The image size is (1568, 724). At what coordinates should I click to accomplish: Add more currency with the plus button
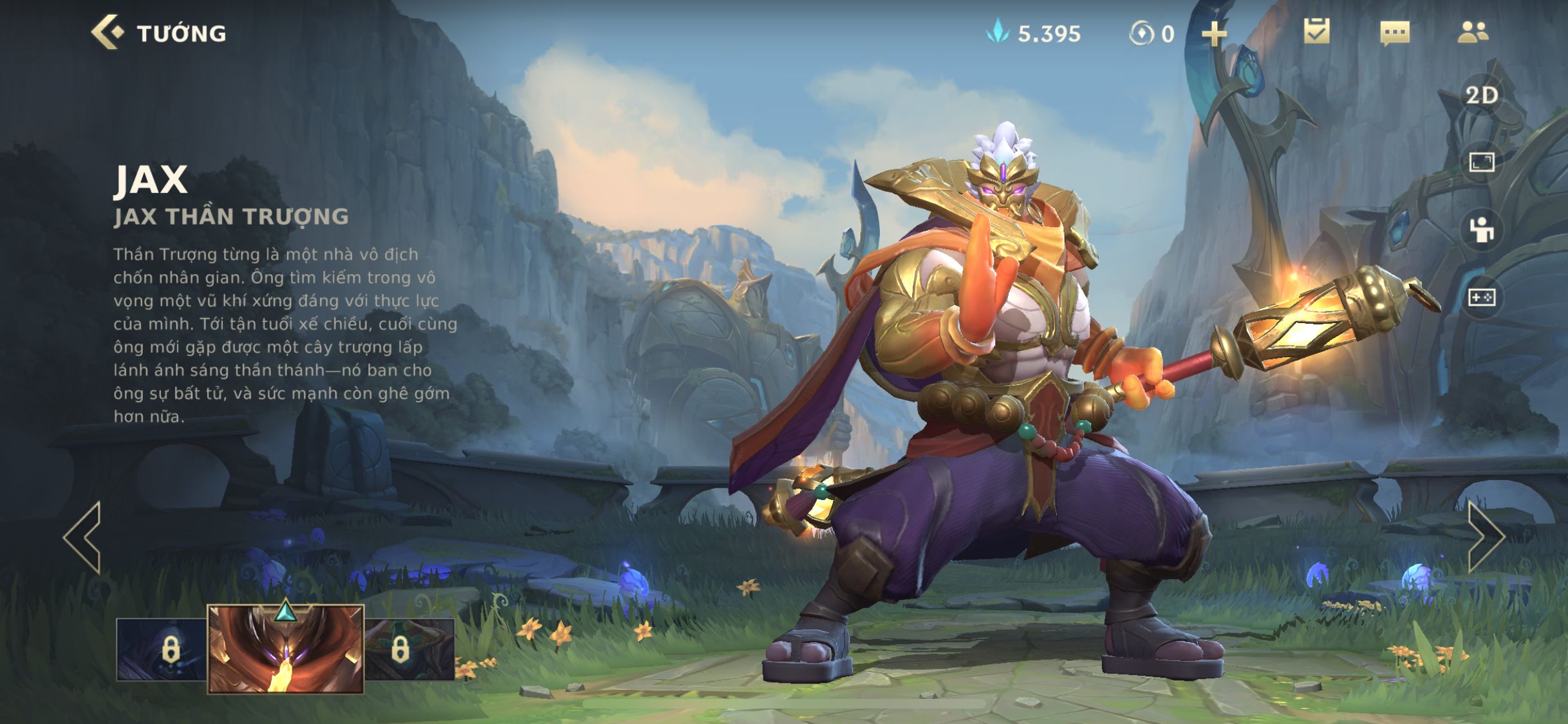coord(1214,33)
